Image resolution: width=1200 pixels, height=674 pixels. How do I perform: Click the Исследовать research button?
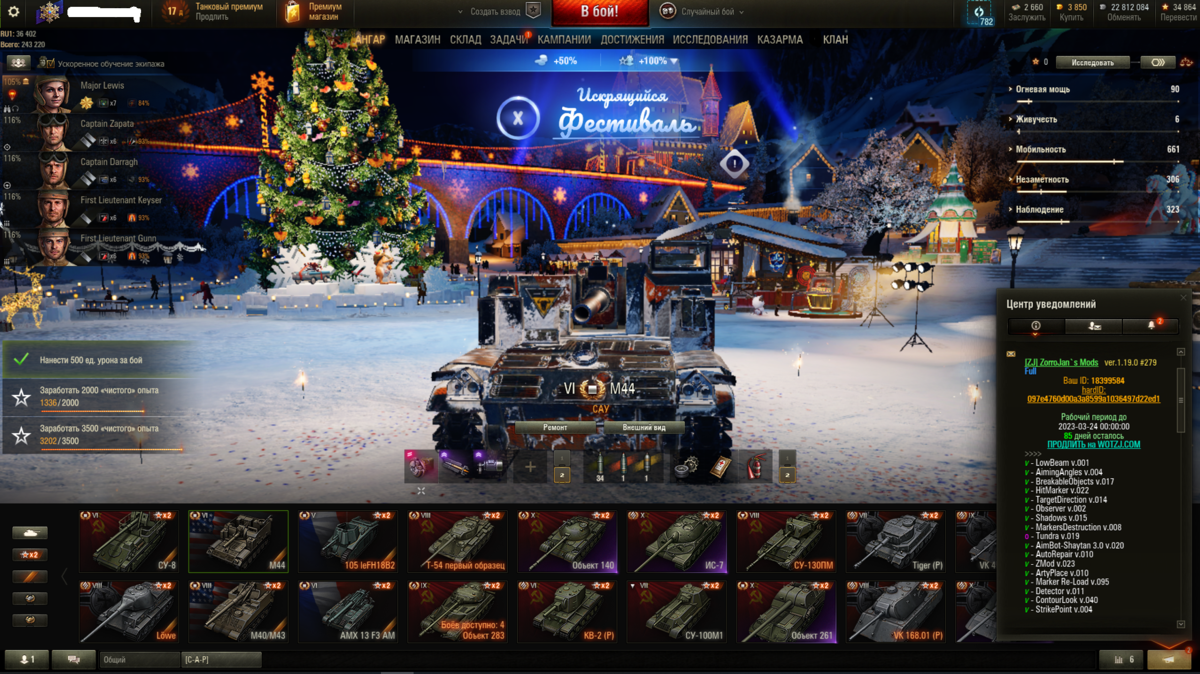point(1092,62)
